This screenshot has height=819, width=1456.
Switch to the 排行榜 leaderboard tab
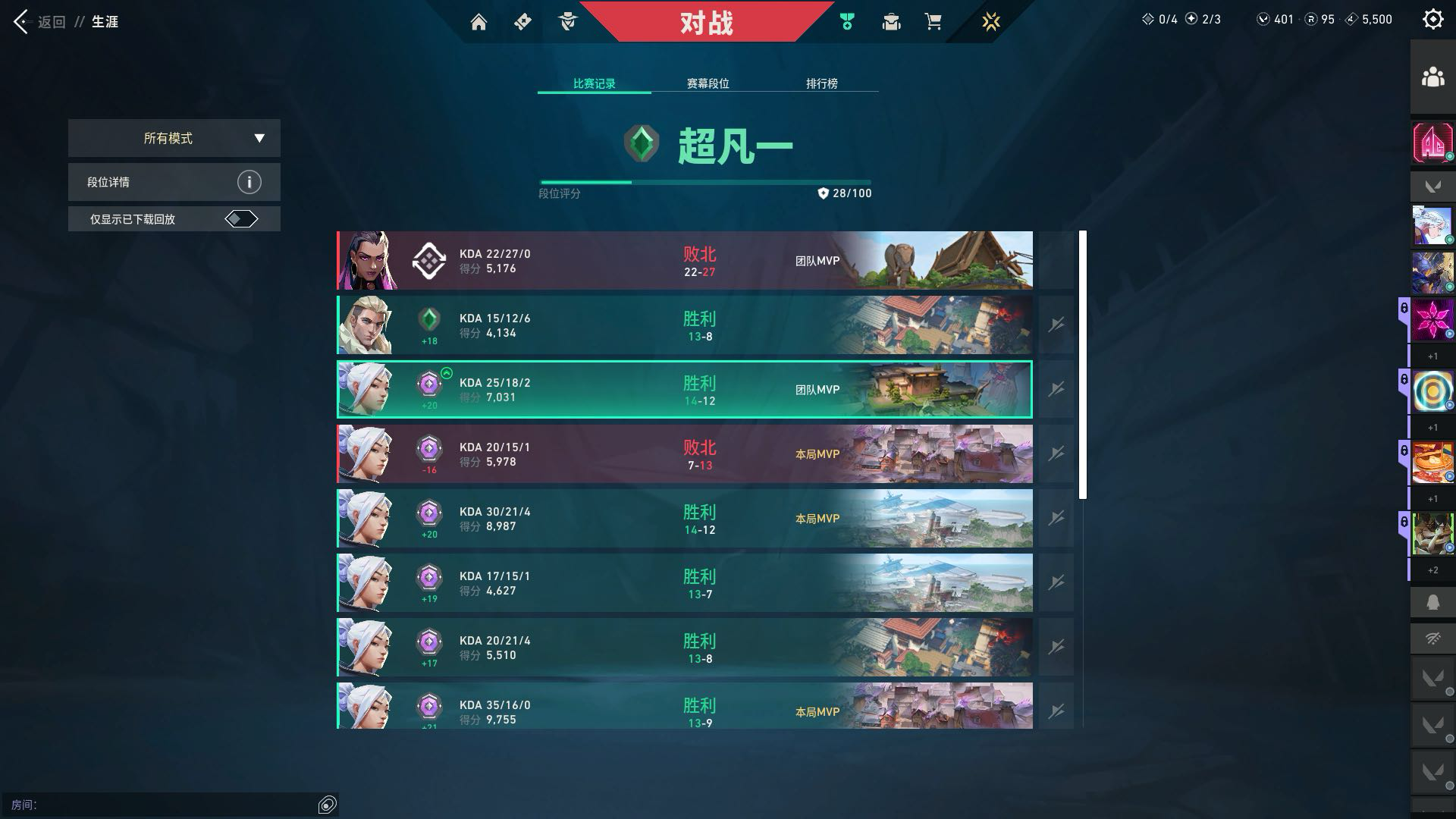[x=821, y=83]
